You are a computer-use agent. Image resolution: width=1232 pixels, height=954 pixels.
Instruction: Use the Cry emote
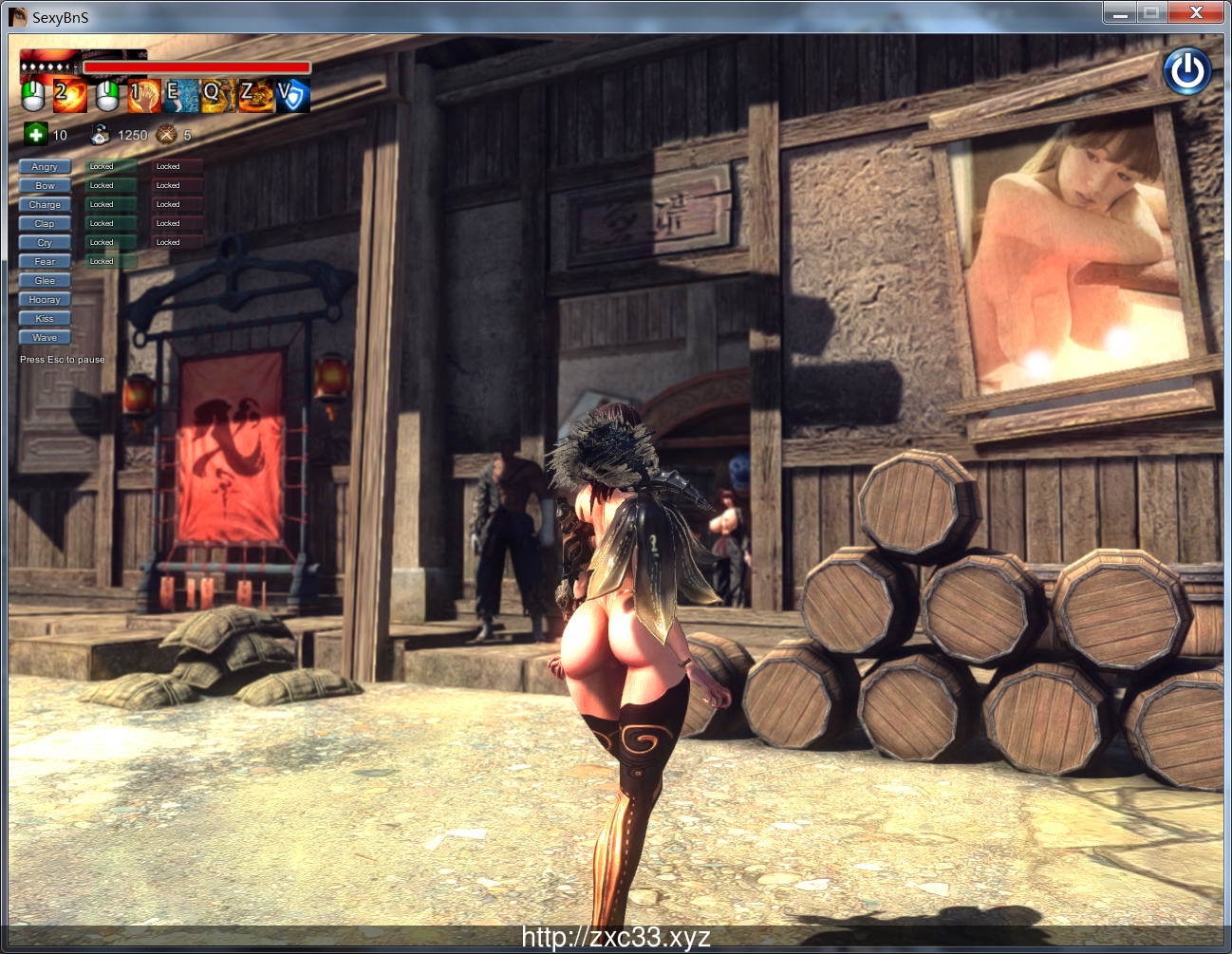(x=44, y=242)
